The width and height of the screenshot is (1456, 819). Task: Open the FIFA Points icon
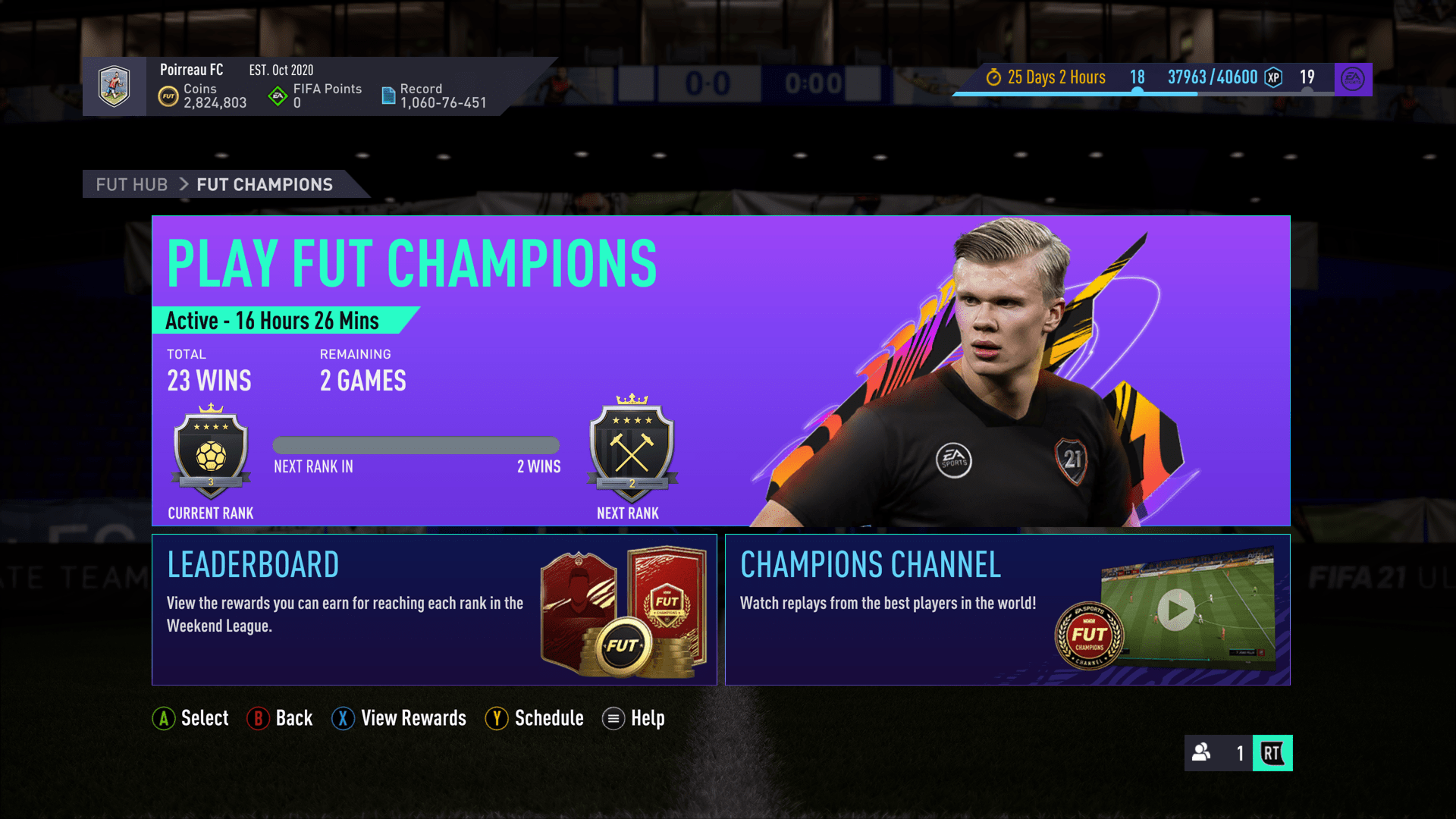[276, 96]
